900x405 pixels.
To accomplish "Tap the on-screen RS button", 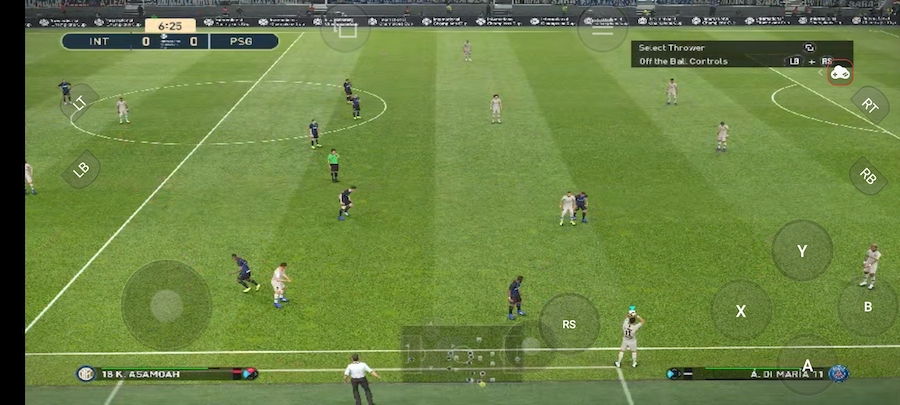I will click(569, 323).
